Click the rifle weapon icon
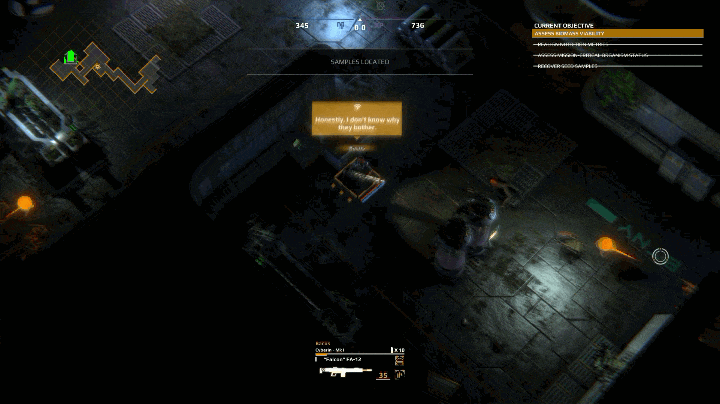The width and height of the screenshot is (720, 404). (346, 372)
